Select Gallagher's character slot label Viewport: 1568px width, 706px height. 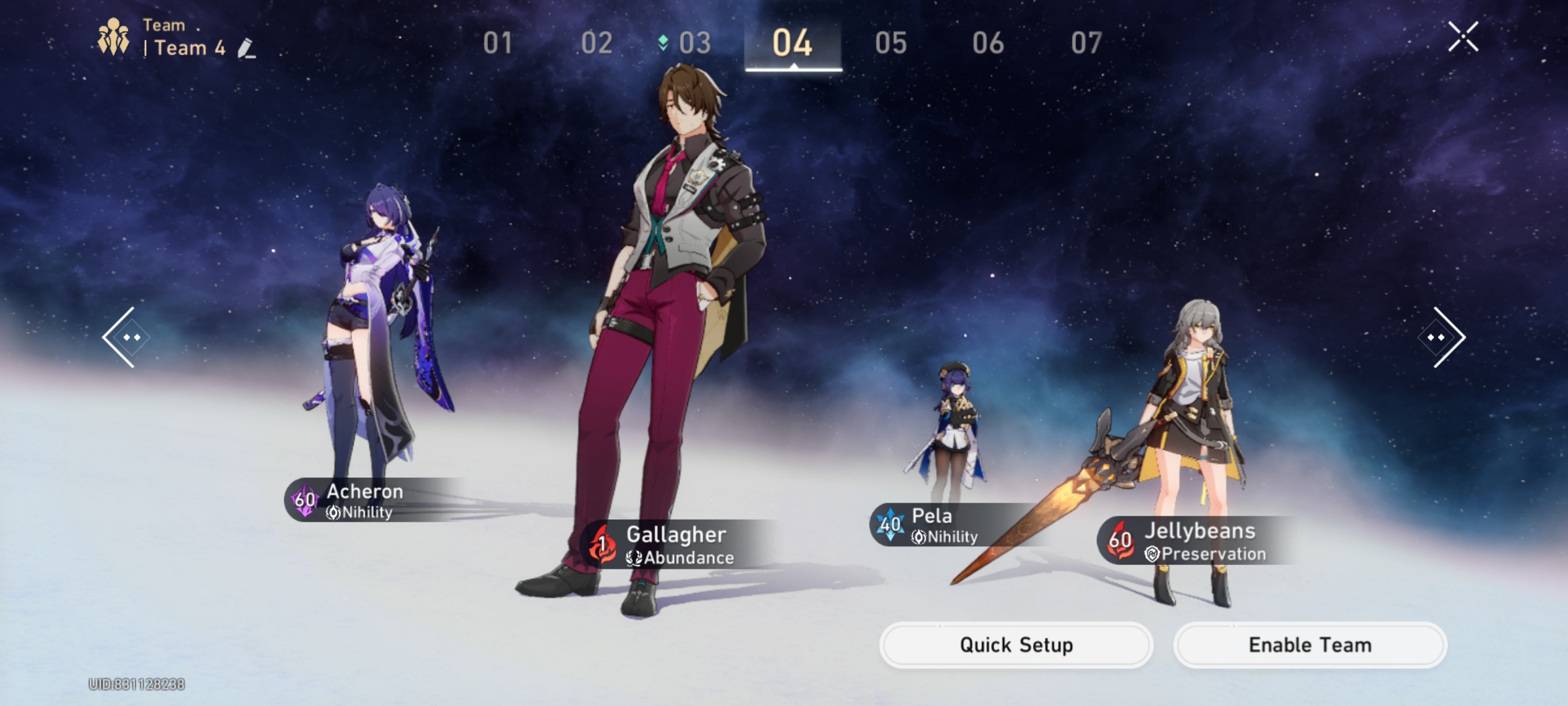pyautogui.click(x=676, y=544)
